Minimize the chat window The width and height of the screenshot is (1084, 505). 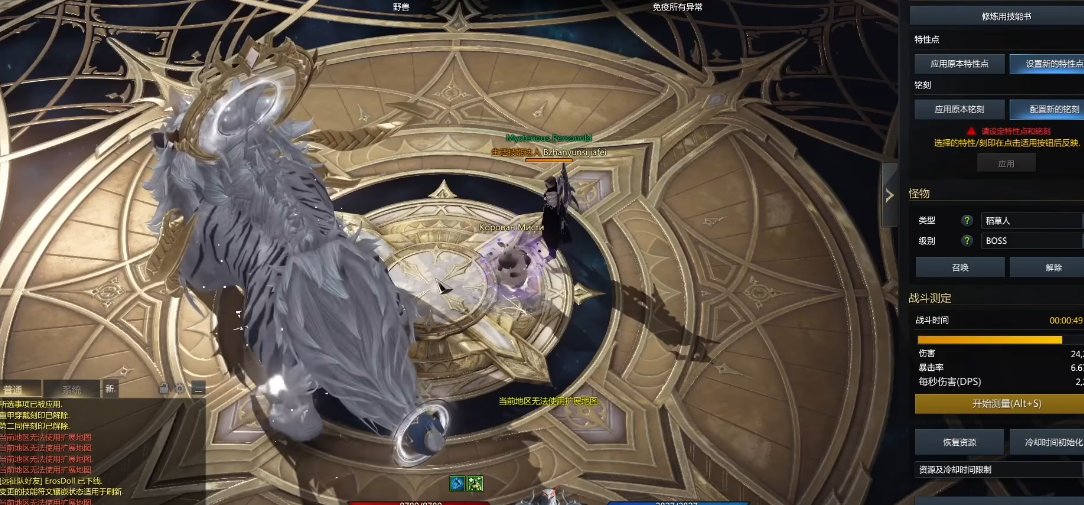point(198,387)
